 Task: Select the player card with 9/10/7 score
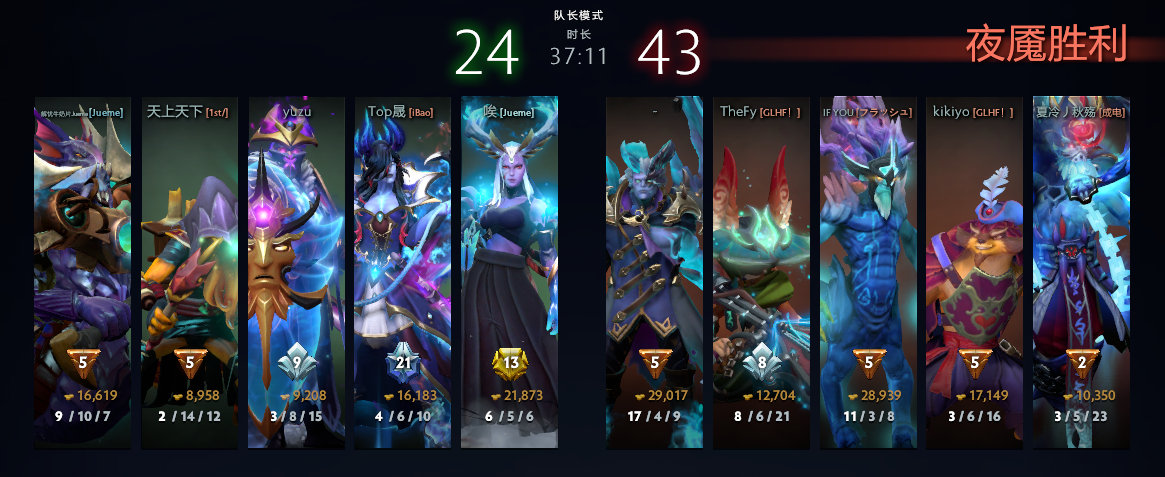(82, 270)
